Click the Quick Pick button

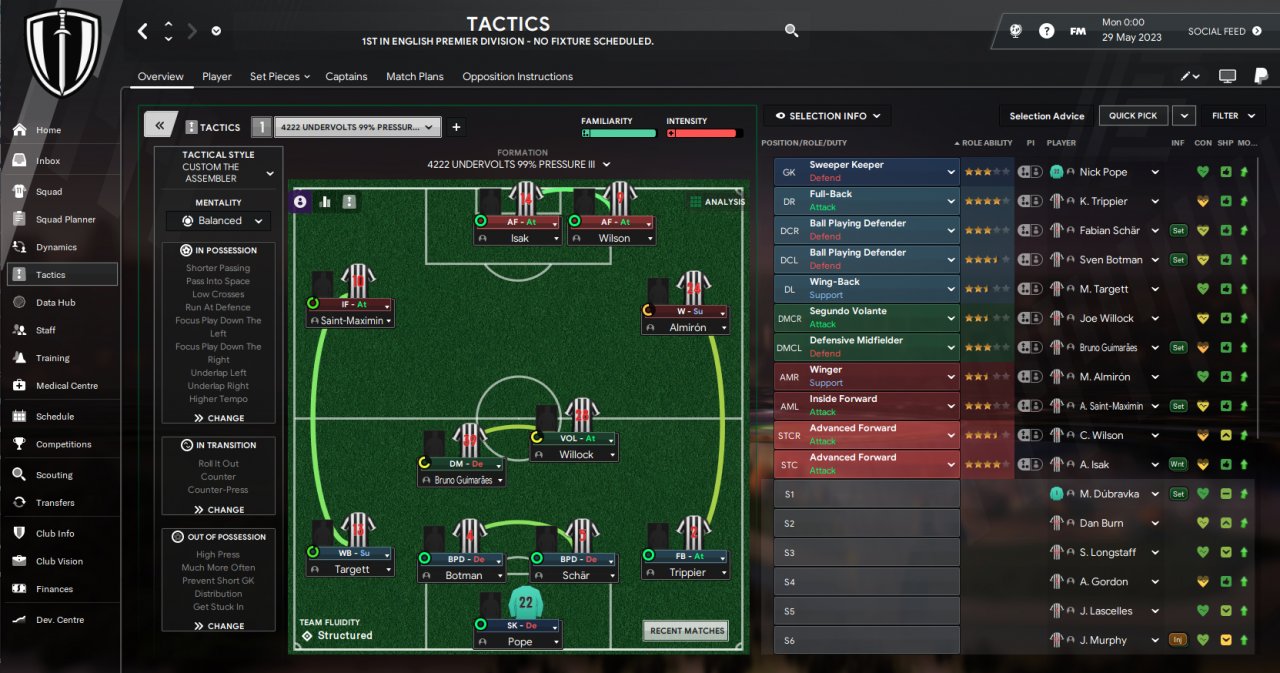click(1132, 116)
